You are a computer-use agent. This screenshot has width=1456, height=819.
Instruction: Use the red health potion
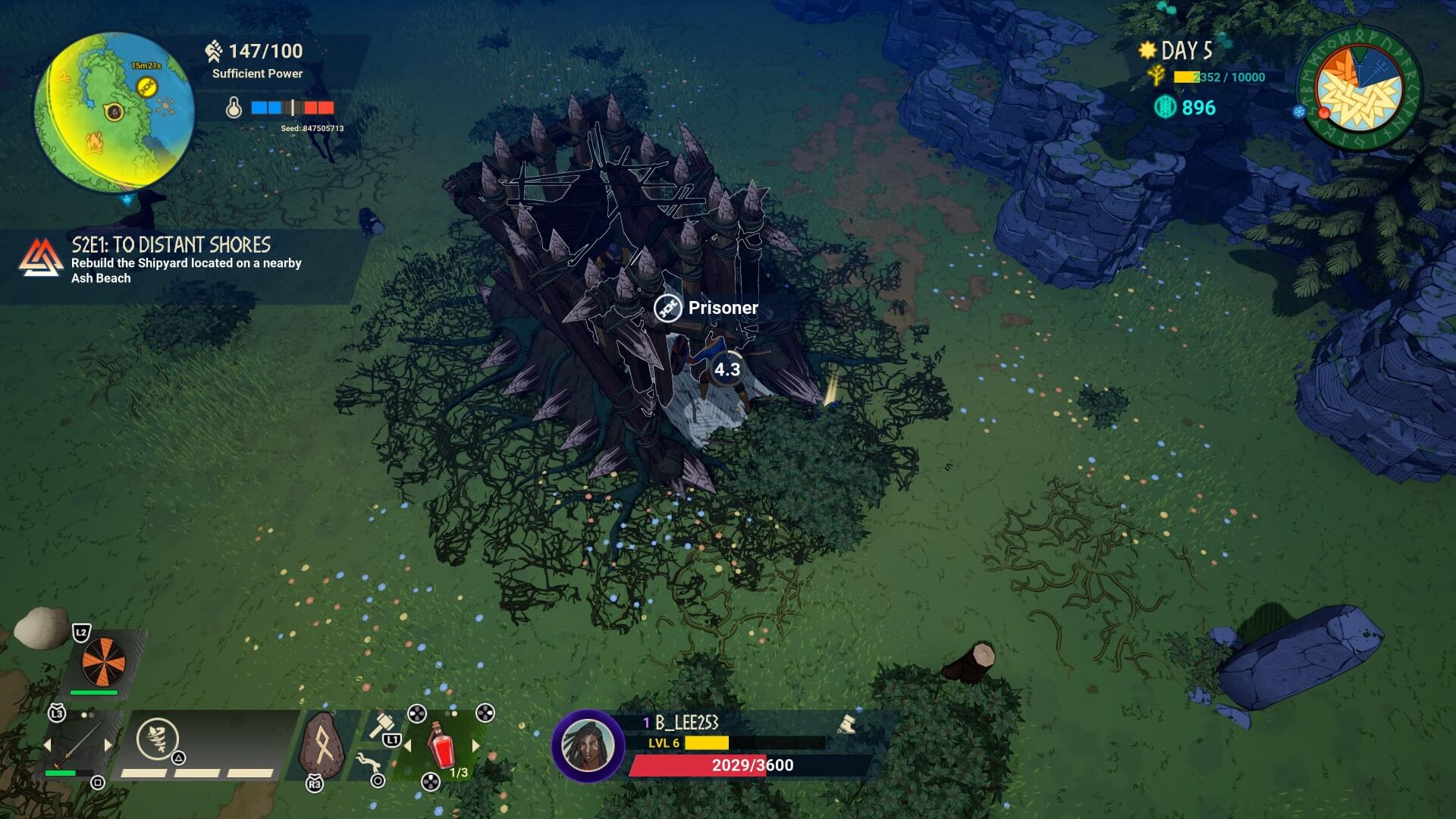click(x=442, y=745)
